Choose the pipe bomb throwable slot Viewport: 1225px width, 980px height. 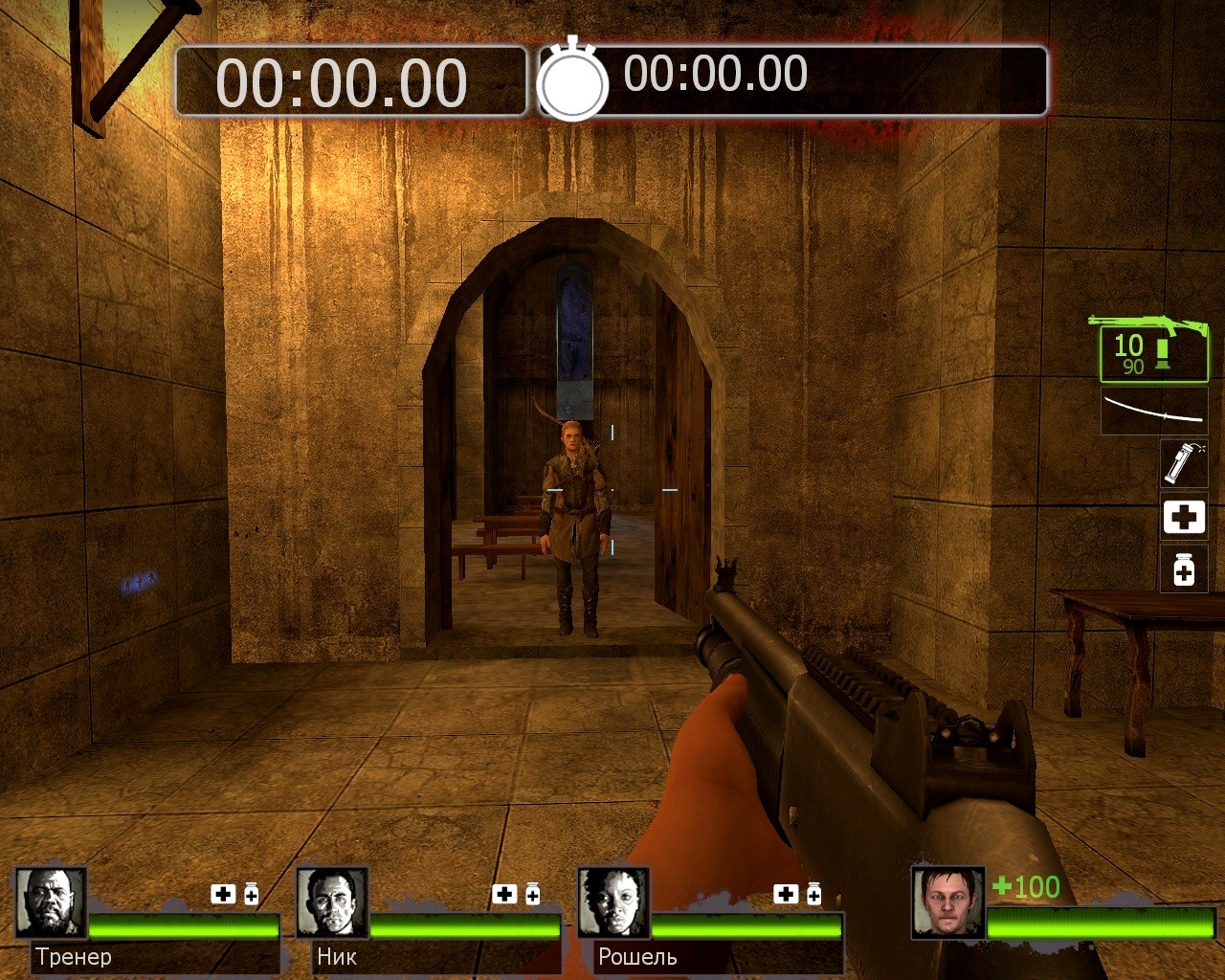click(x=1184, y=464)
